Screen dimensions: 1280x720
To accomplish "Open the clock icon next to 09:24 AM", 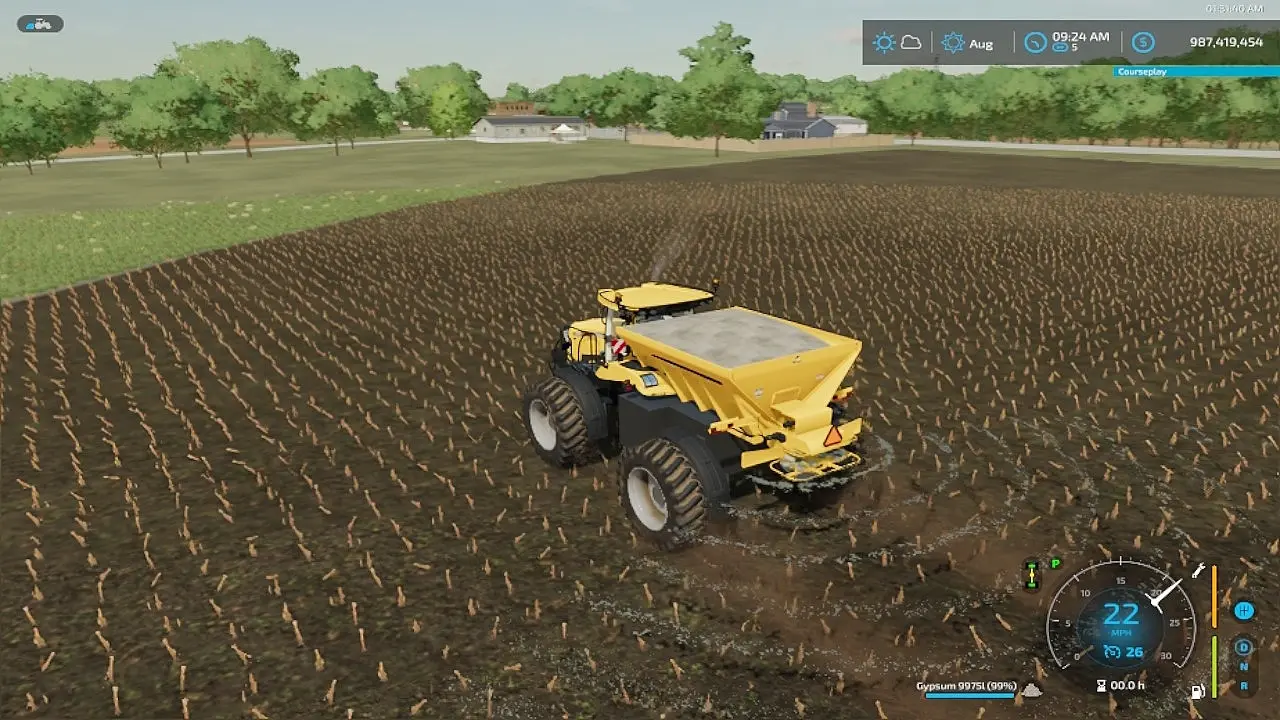I will point(1035,42).
